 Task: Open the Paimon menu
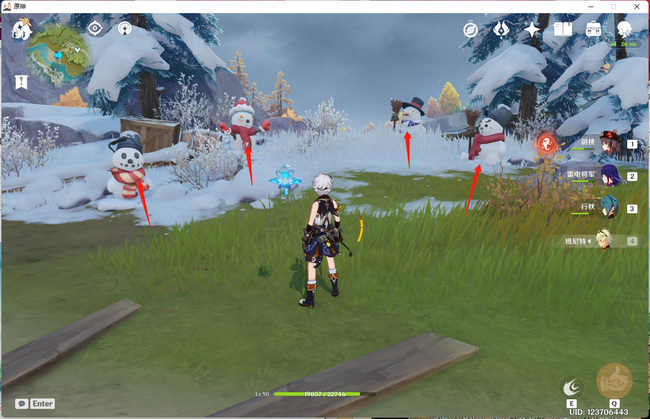pos(21,30)
